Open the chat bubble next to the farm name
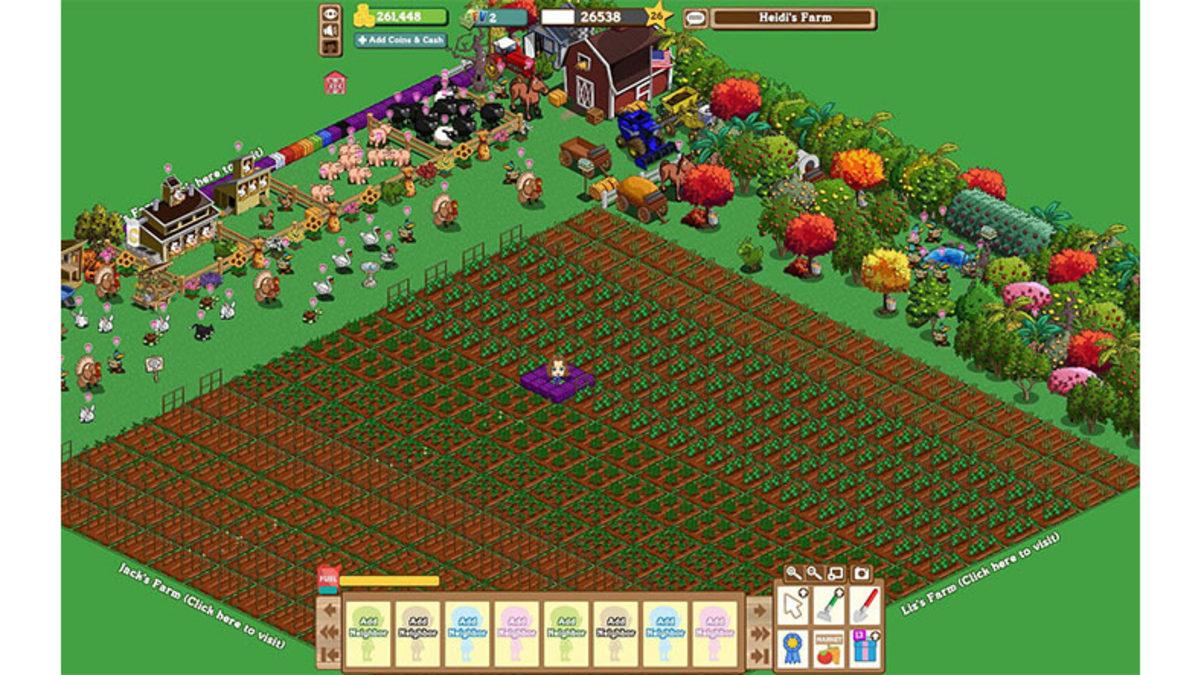 point(695,18)
